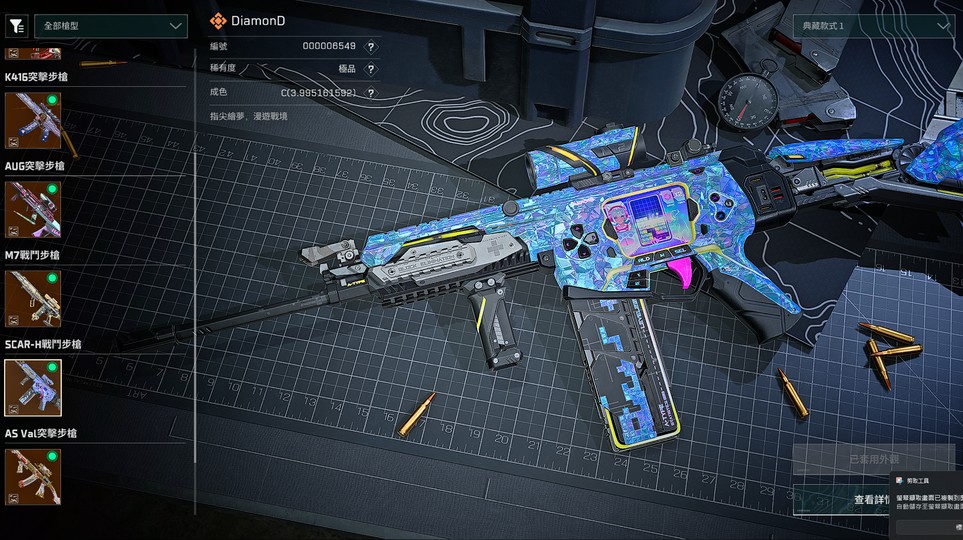Select the K416突擊步槍 skin thumbnail
The image size is (963, 540).
[x=33, y=121]
